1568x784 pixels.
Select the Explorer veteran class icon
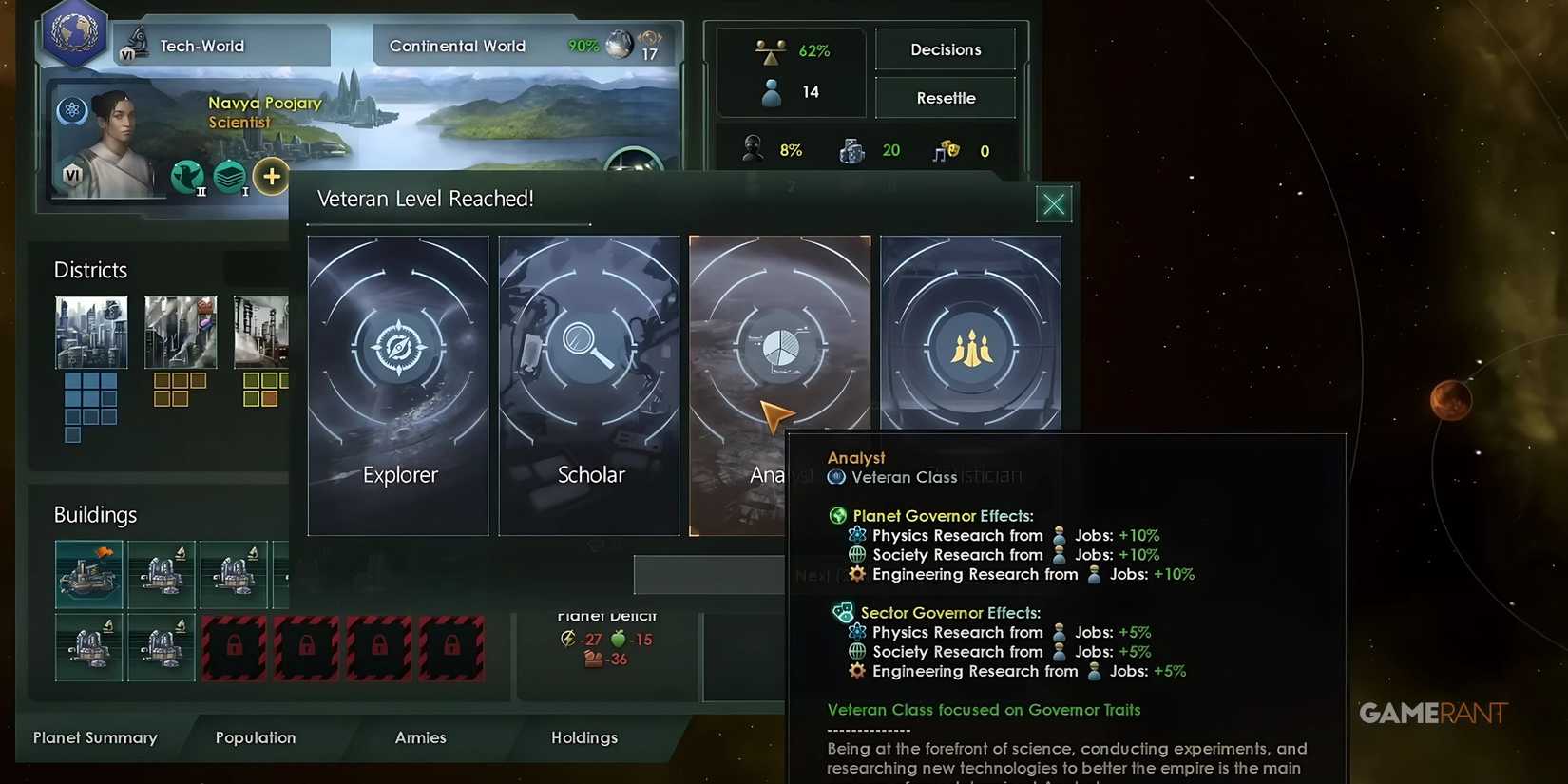[398, 348]
